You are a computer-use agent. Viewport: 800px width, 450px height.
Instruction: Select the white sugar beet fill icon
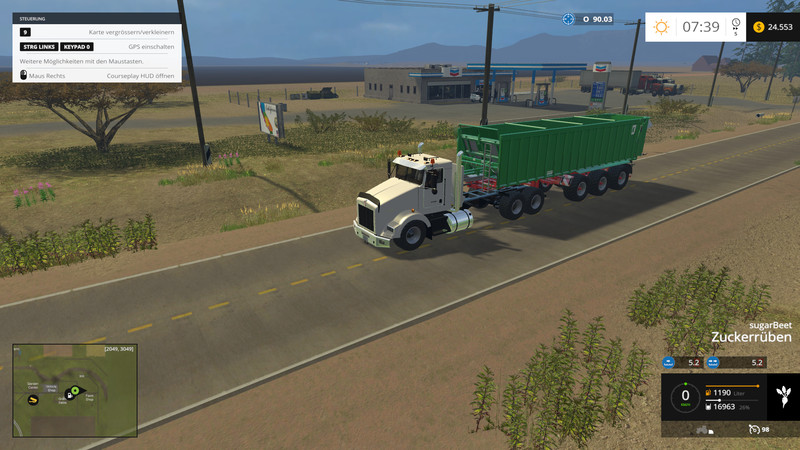point(784,394)
